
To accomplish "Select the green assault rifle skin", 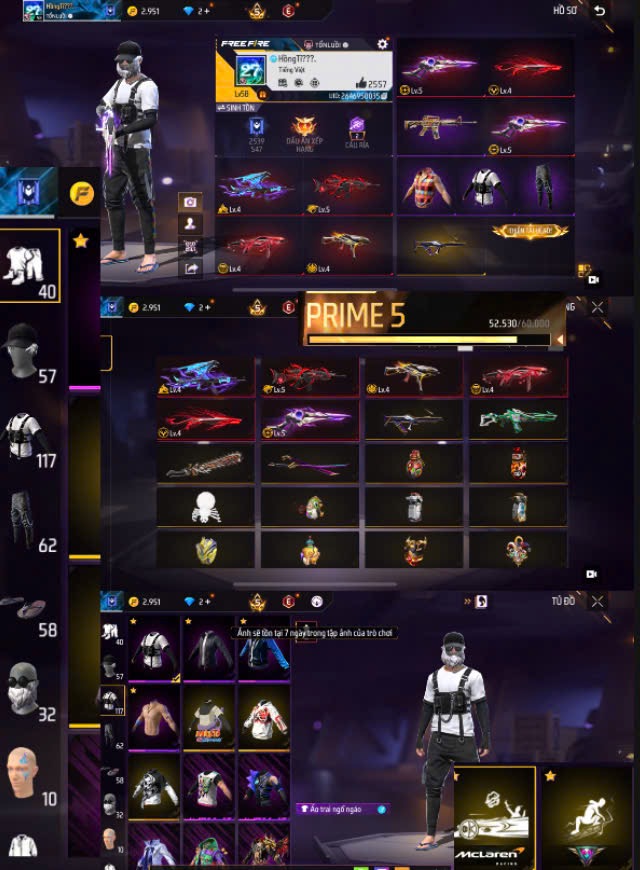I will tap(516, 420).
